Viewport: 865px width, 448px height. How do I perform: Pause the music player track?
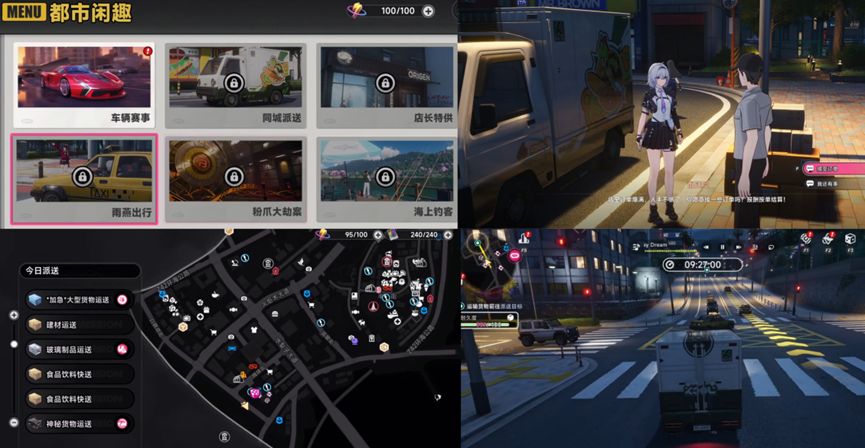click(x=722, y=247)
